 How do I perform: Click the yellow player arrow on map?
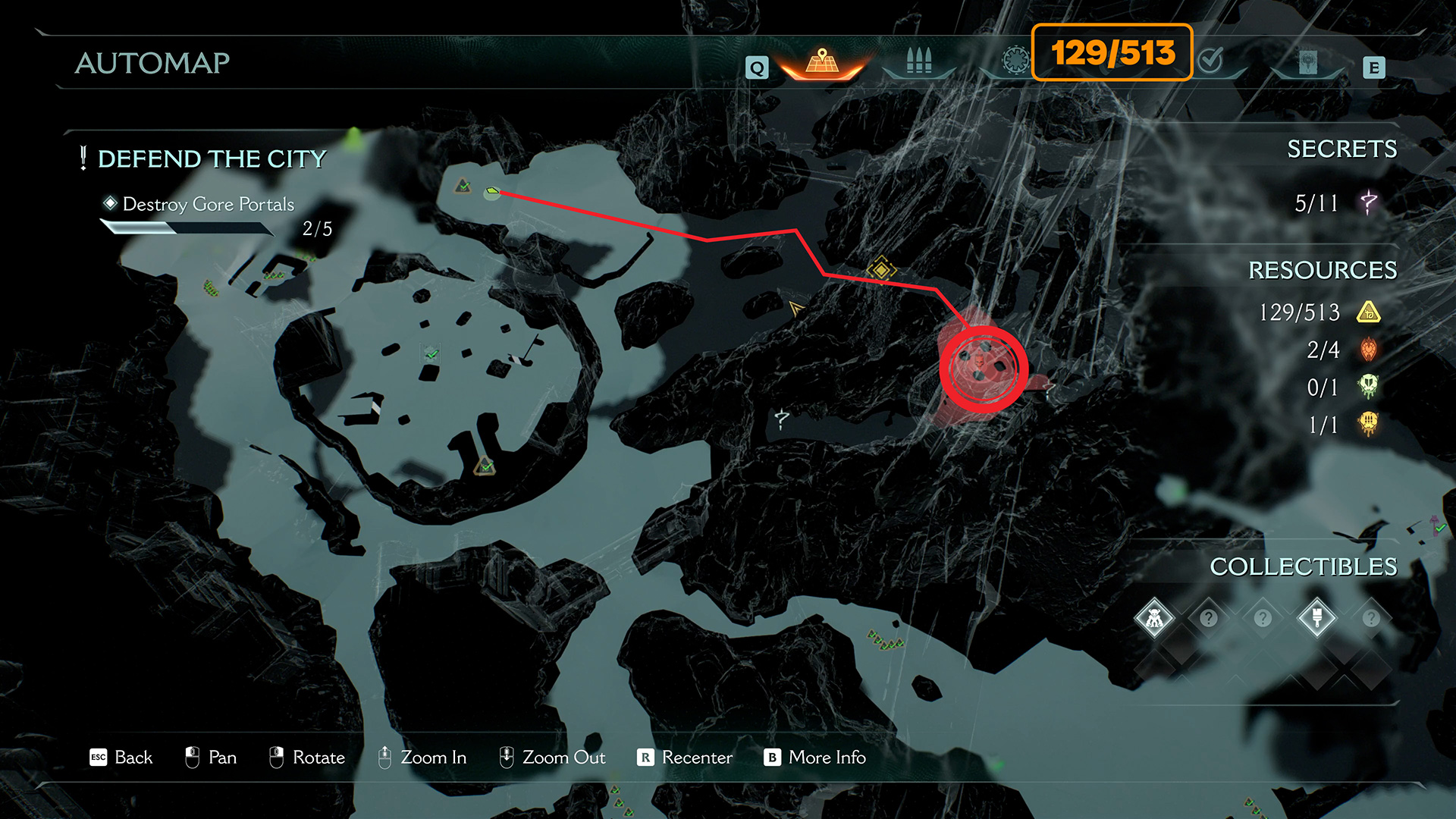(x=795, y=308)
